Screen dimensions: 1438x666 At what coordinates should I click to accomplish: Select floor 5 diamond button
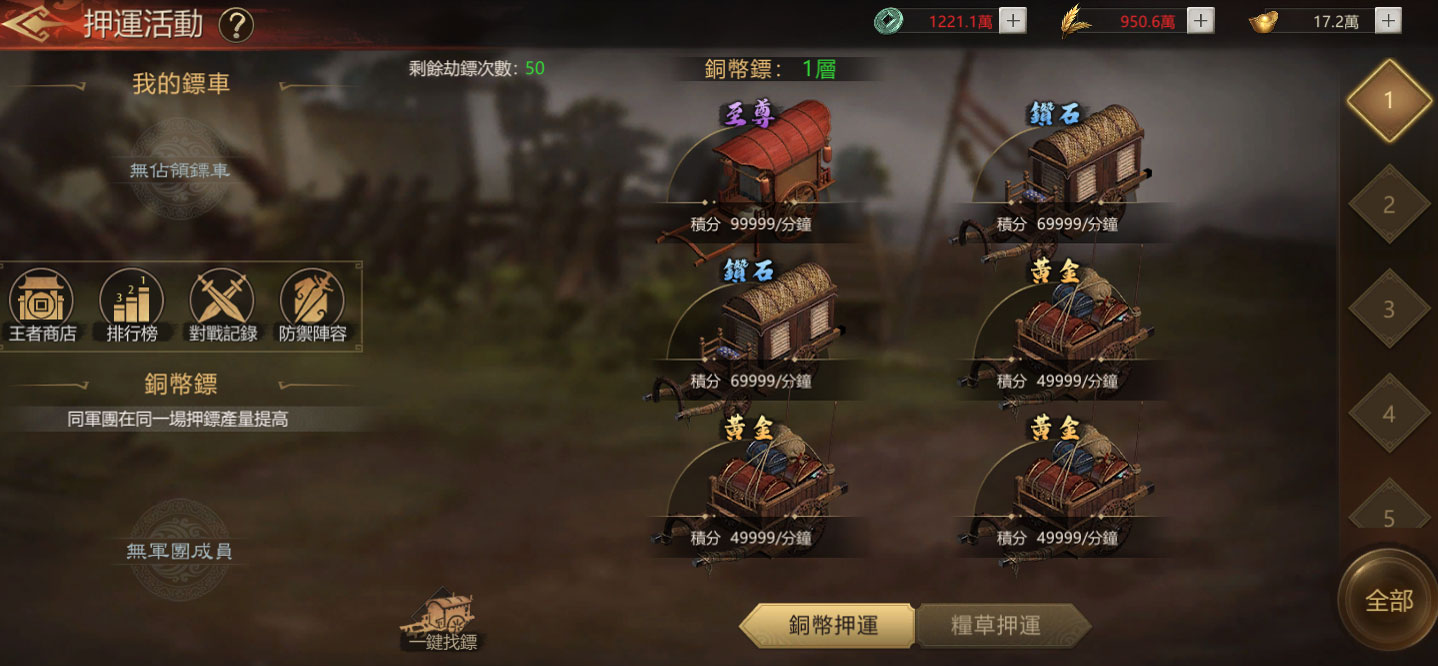[x=1389, y=510]
